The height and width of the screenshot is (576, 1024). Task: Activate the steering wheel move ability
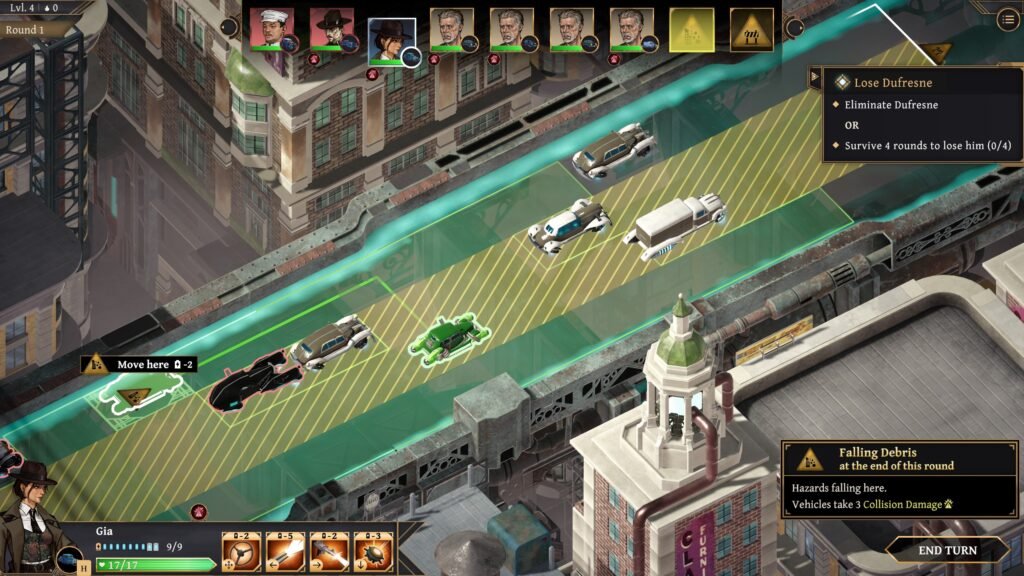coord(241,551)
